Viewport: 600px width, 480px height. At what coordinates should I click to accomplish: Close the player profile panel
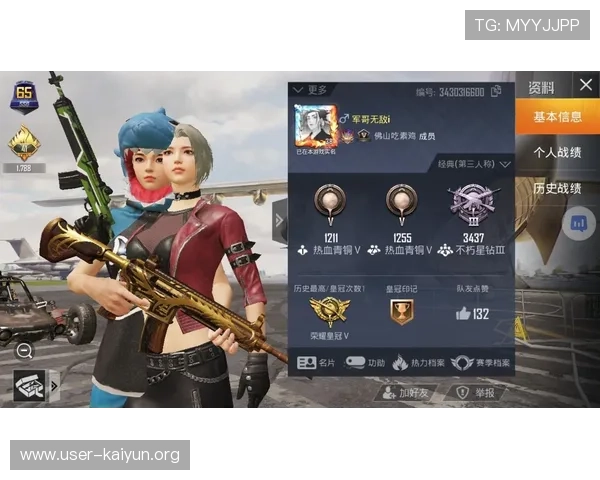point(585,85)
